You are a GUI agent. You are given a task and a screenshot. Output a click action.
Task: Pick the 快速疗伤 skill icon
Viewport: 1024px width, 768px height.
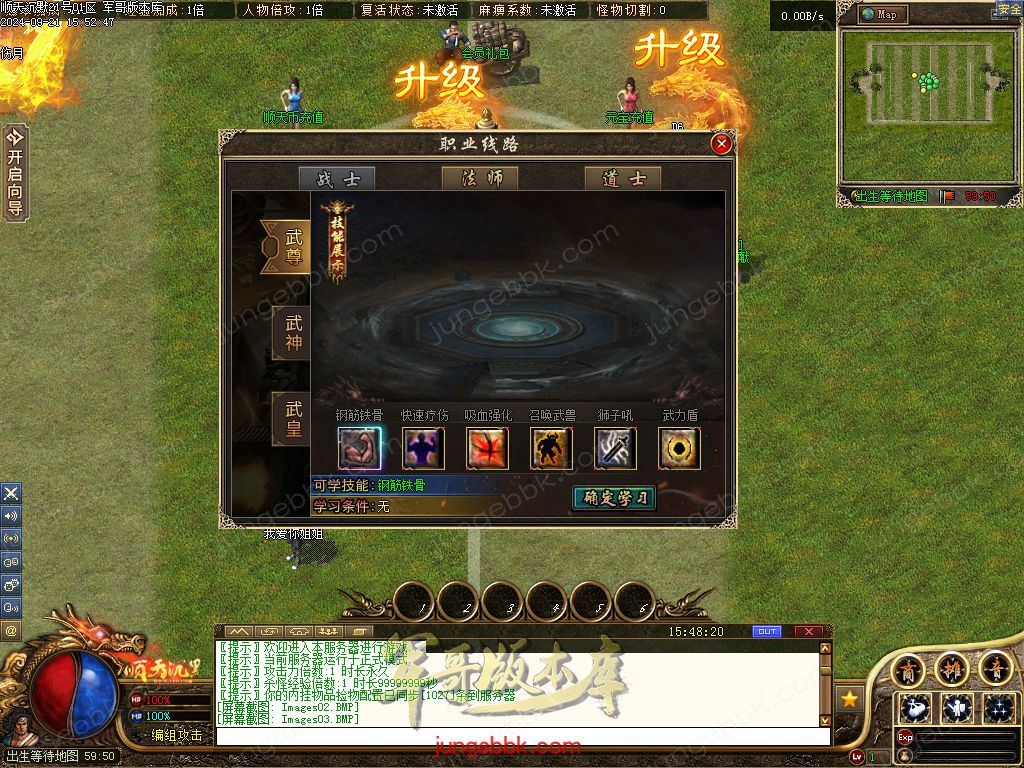[x=423, y=448]
